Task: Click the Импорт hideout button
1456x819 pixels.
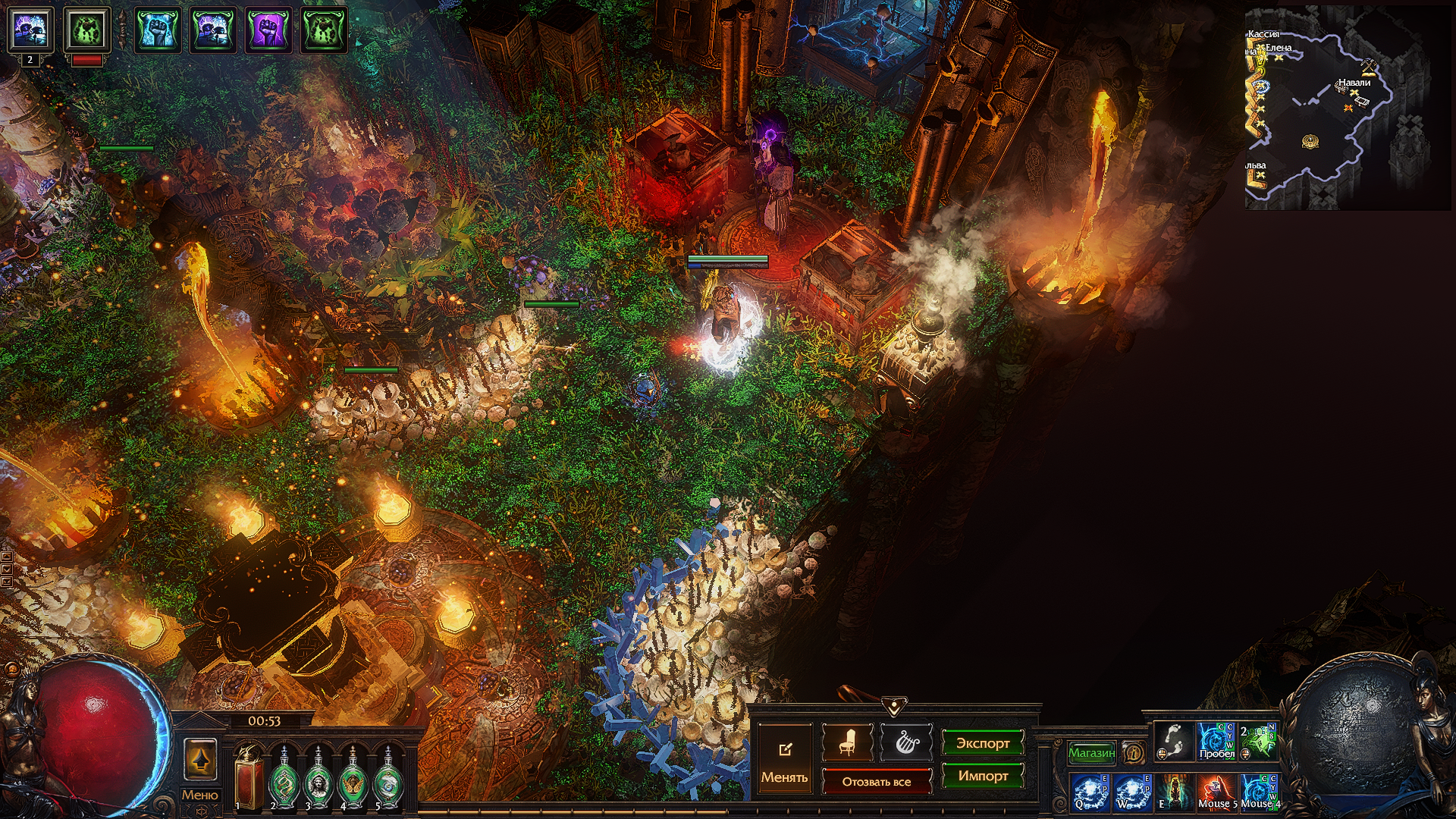Action: pos(982,776)
